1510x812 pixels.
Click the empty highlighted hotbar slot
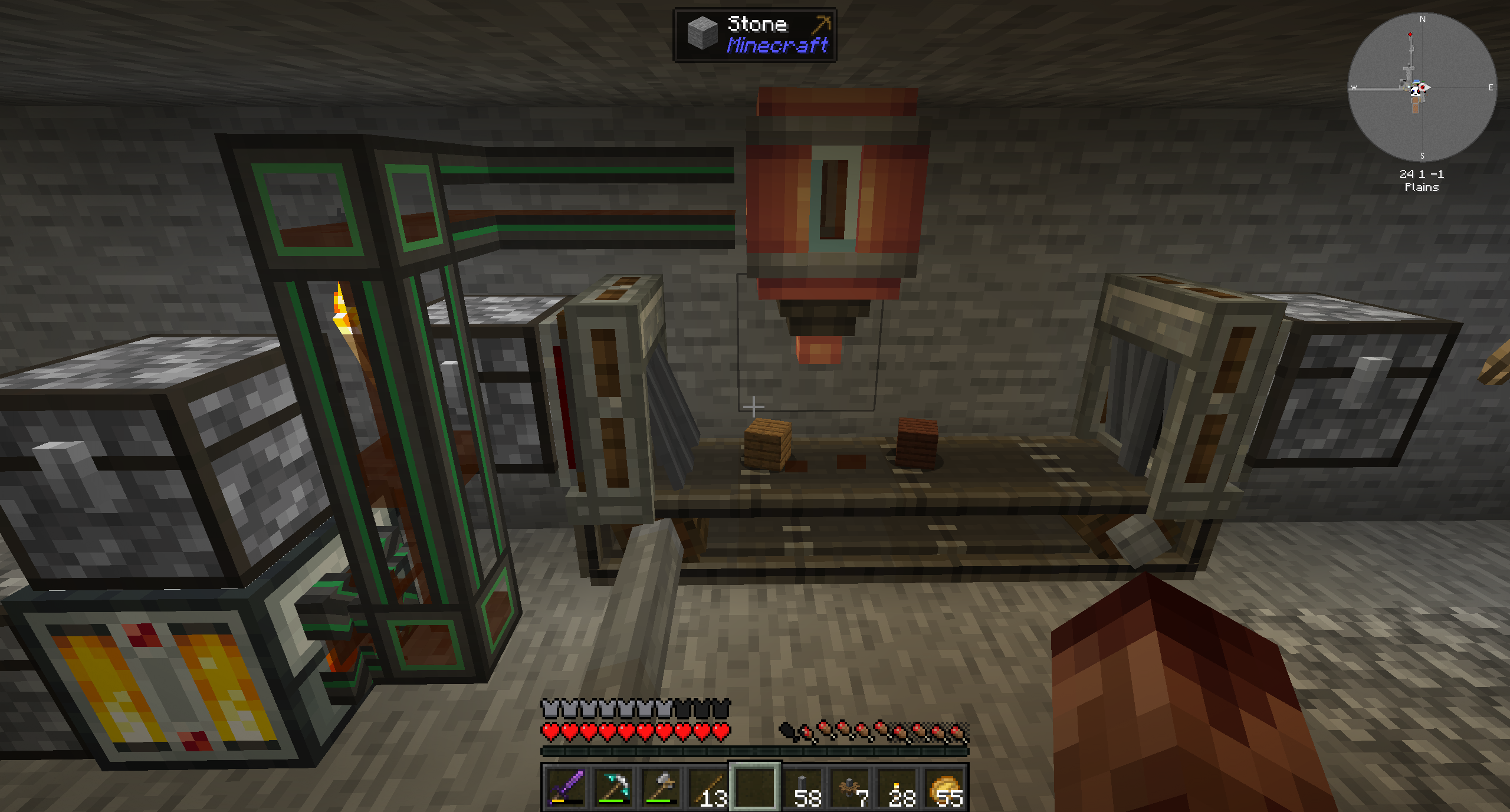(x=755, y=787)
